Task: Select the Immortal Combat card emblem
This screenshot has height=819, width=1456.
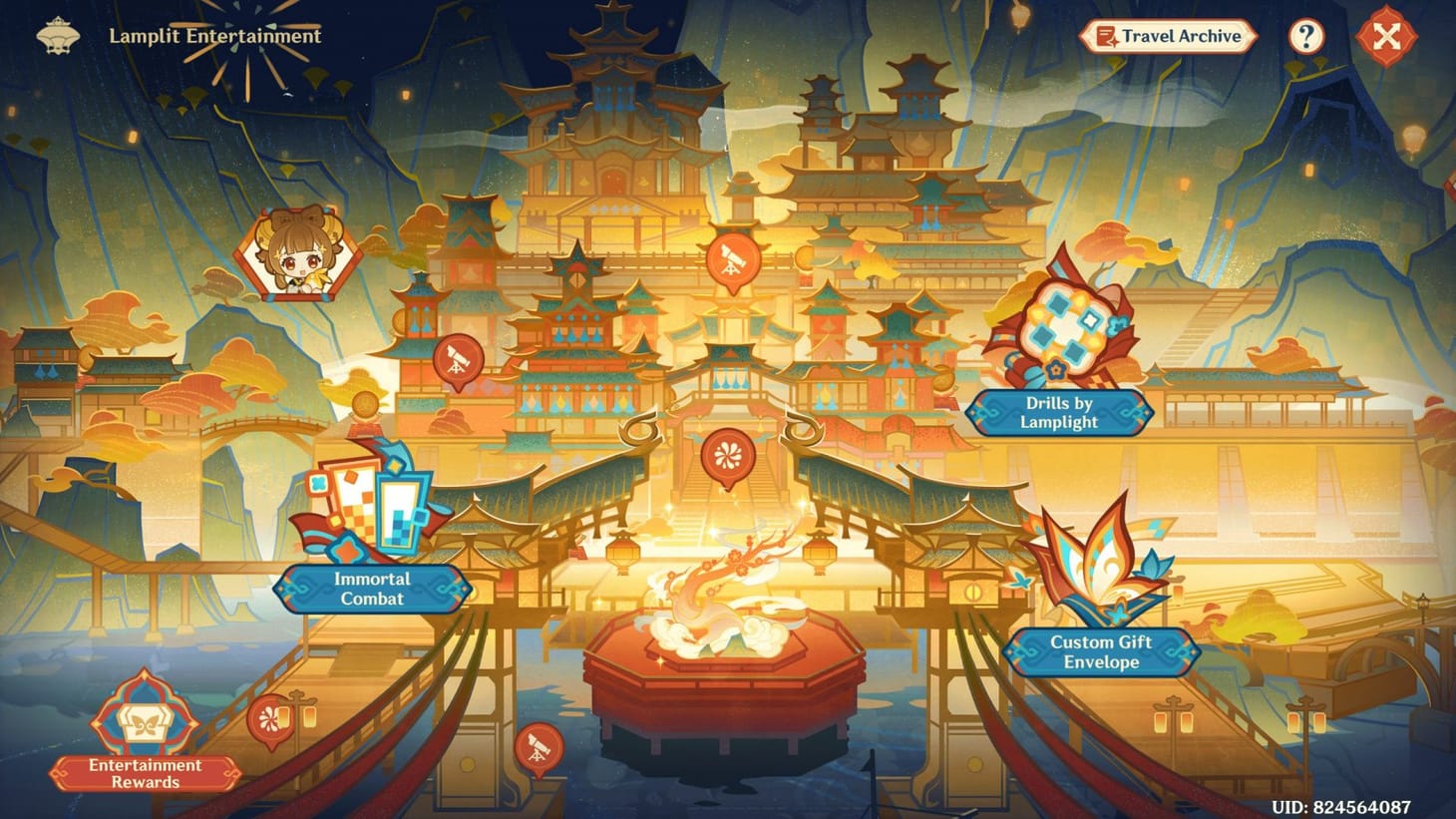Action: [x=374, y=509]
